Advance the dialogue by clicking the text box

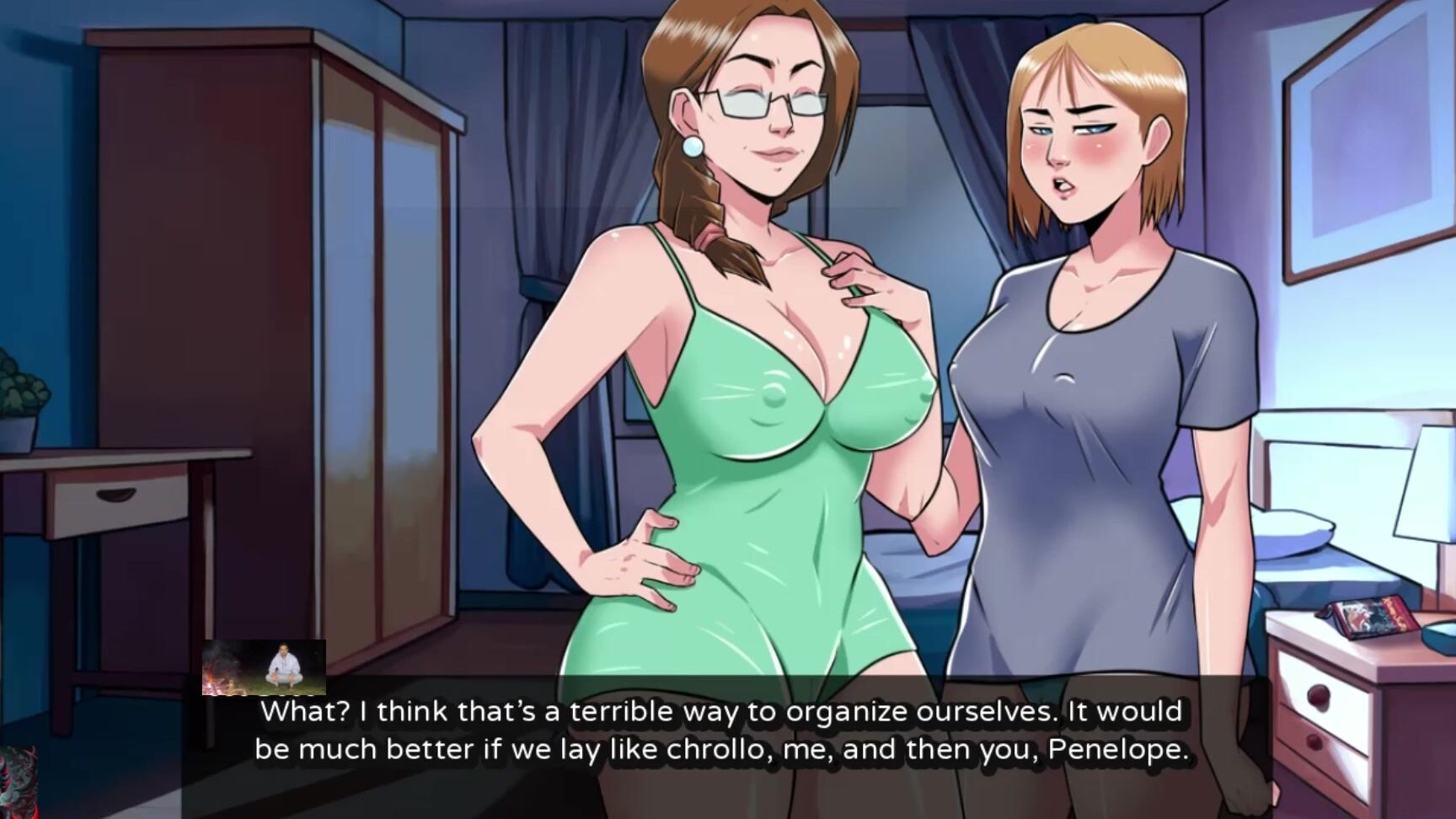(x=722, y=731)
